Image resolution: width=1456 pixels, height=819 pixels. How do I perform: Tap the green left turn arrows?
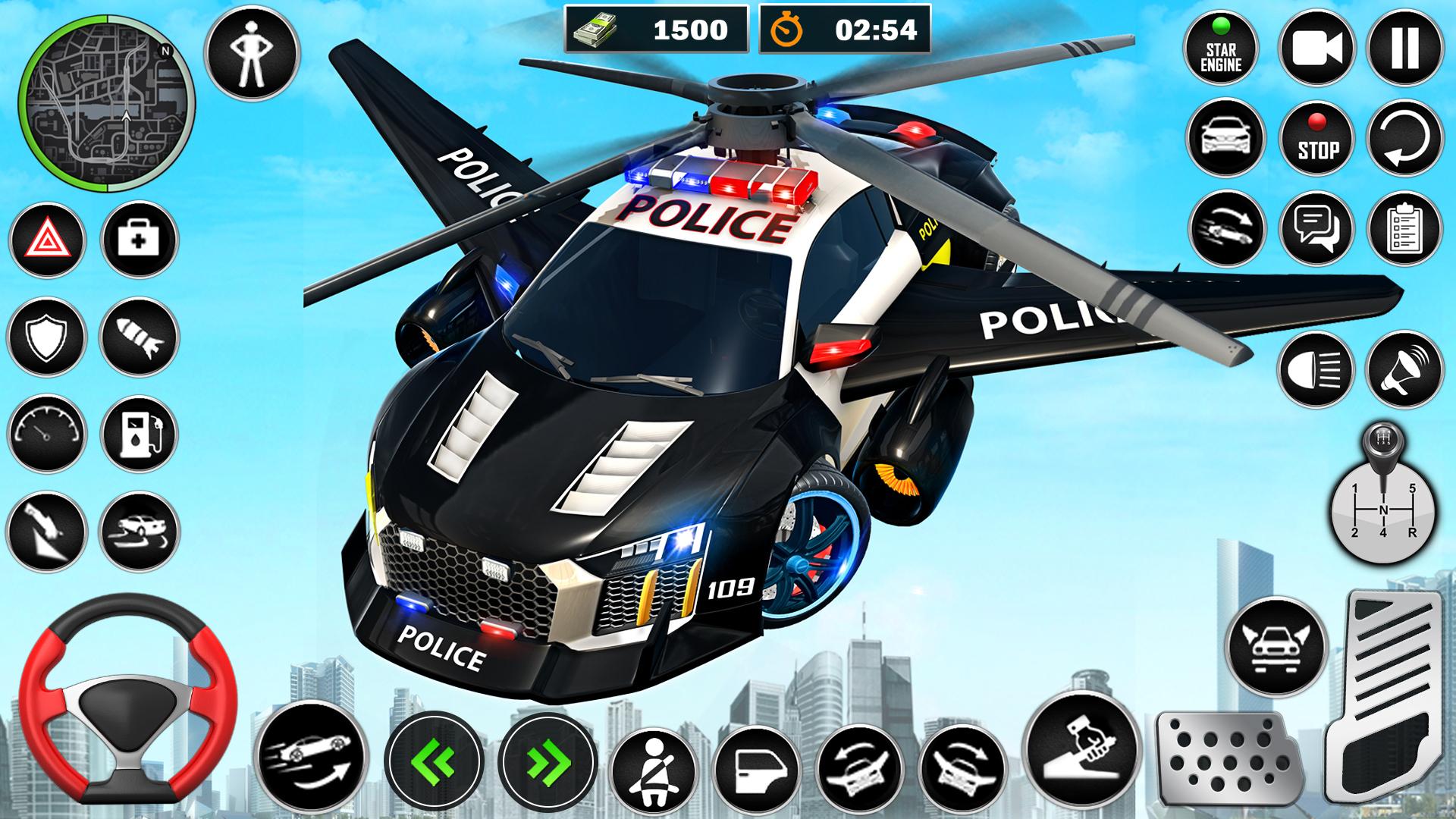coord(434,759)
